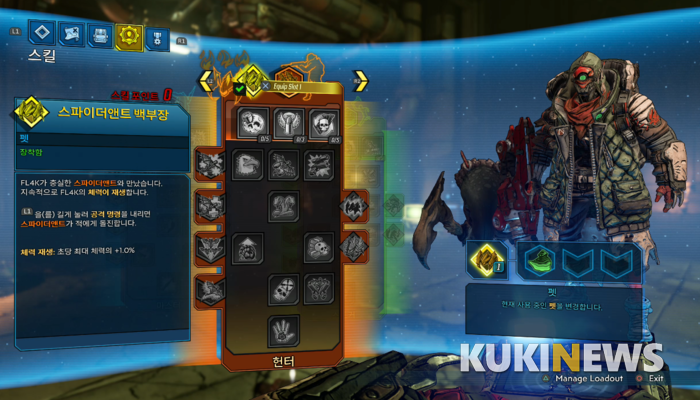The width and height of the screenshot is (700, 400).
Task: Switch to the map tab
Action: [x=71, y=36]
